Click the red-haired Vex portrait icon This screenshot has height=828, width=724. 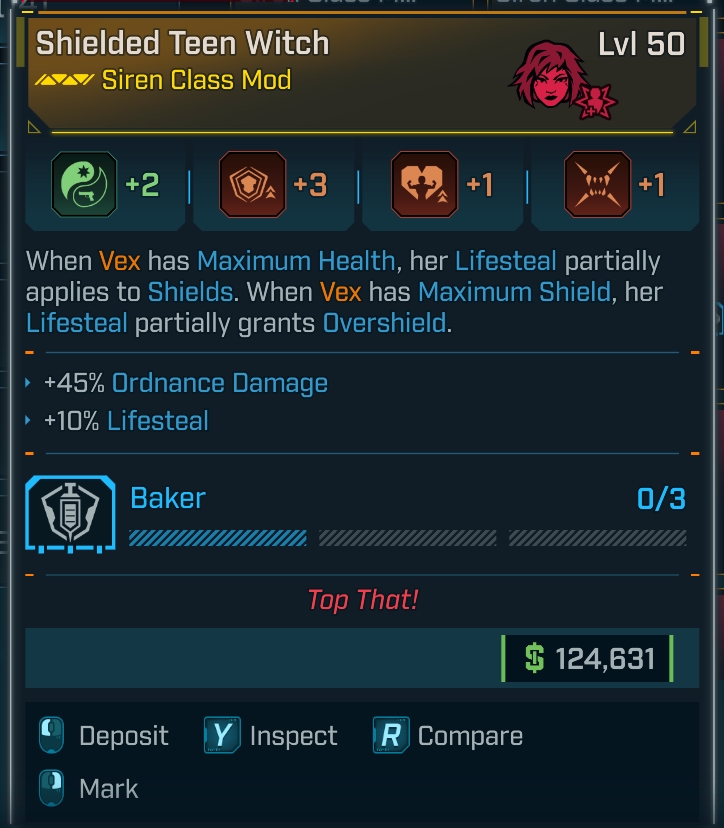click(x=548, y=74)
